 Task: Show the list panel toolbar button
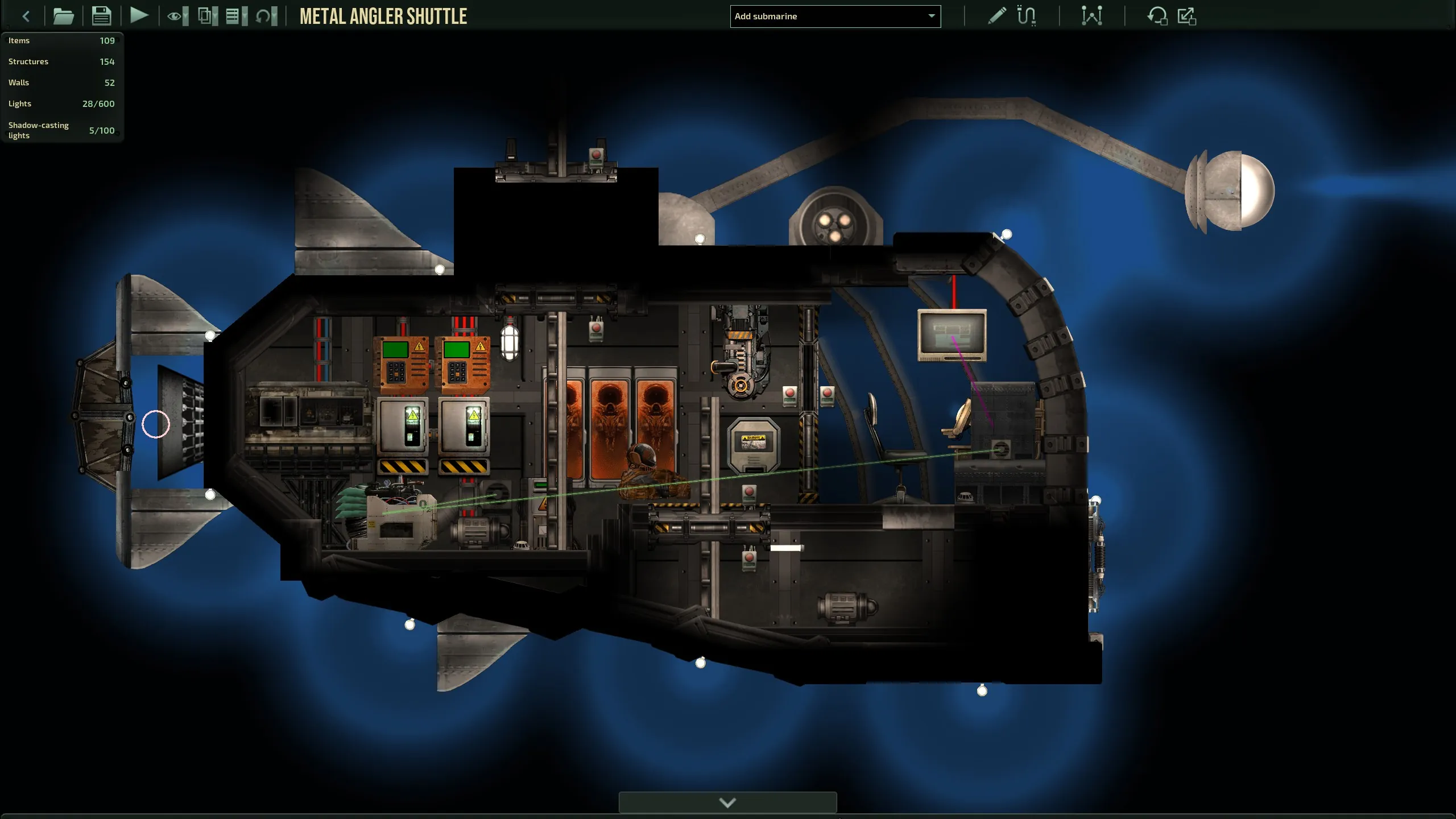[x=235, y=16]
